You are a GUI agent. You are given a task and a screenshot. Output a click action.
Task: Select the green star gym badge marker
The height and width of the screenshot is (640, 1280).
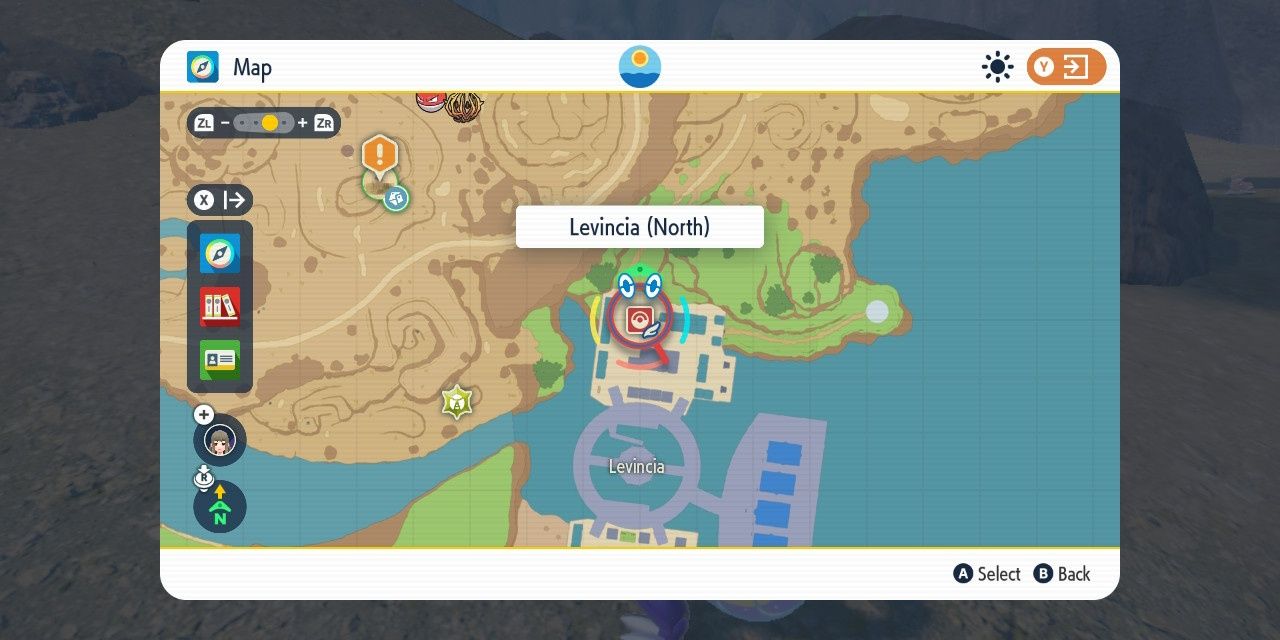tap(457, 402)
